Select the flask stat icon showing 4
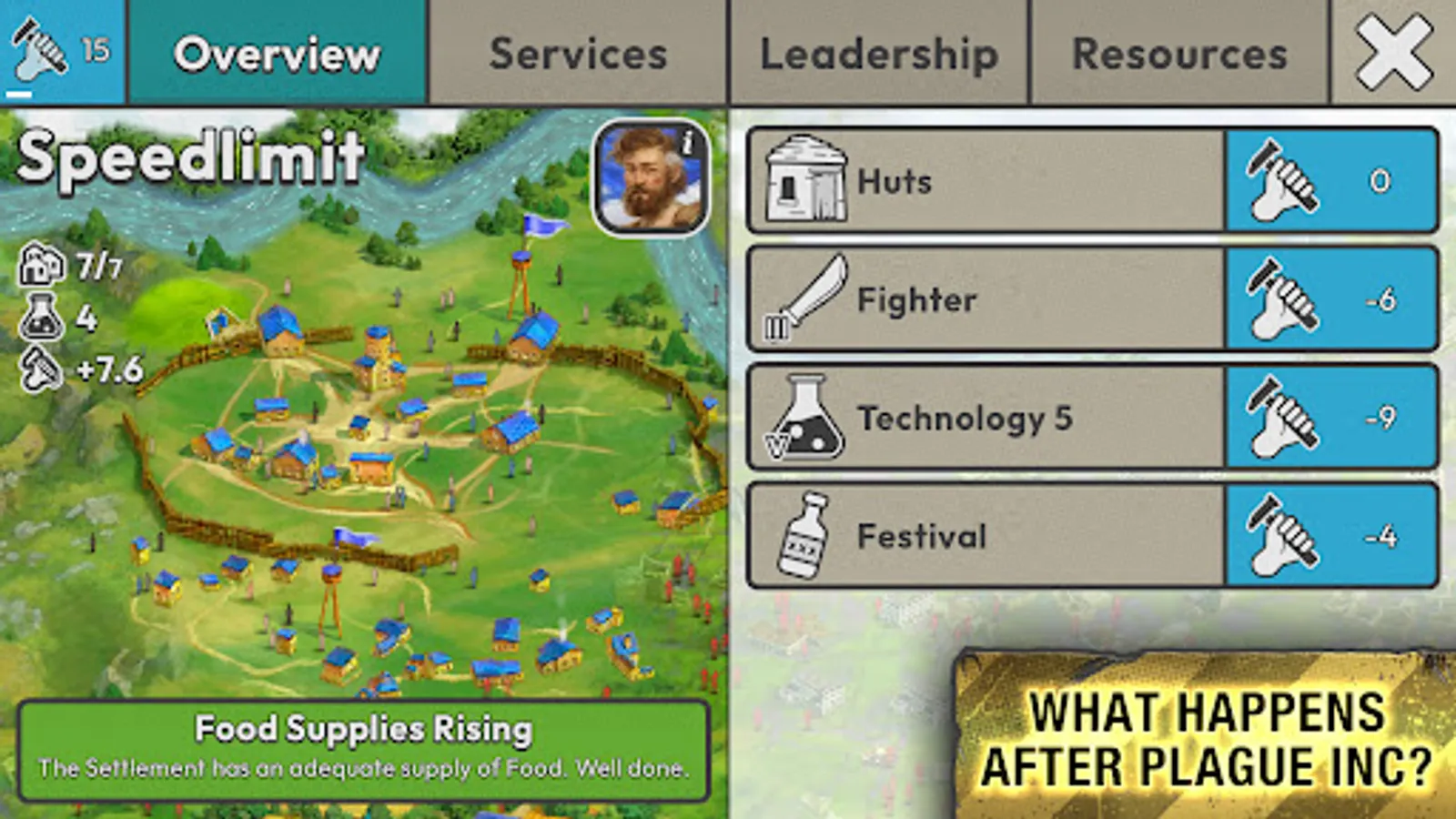Image resolution: width=1456 pixels, height=819 pixels. tap(41, 318)
